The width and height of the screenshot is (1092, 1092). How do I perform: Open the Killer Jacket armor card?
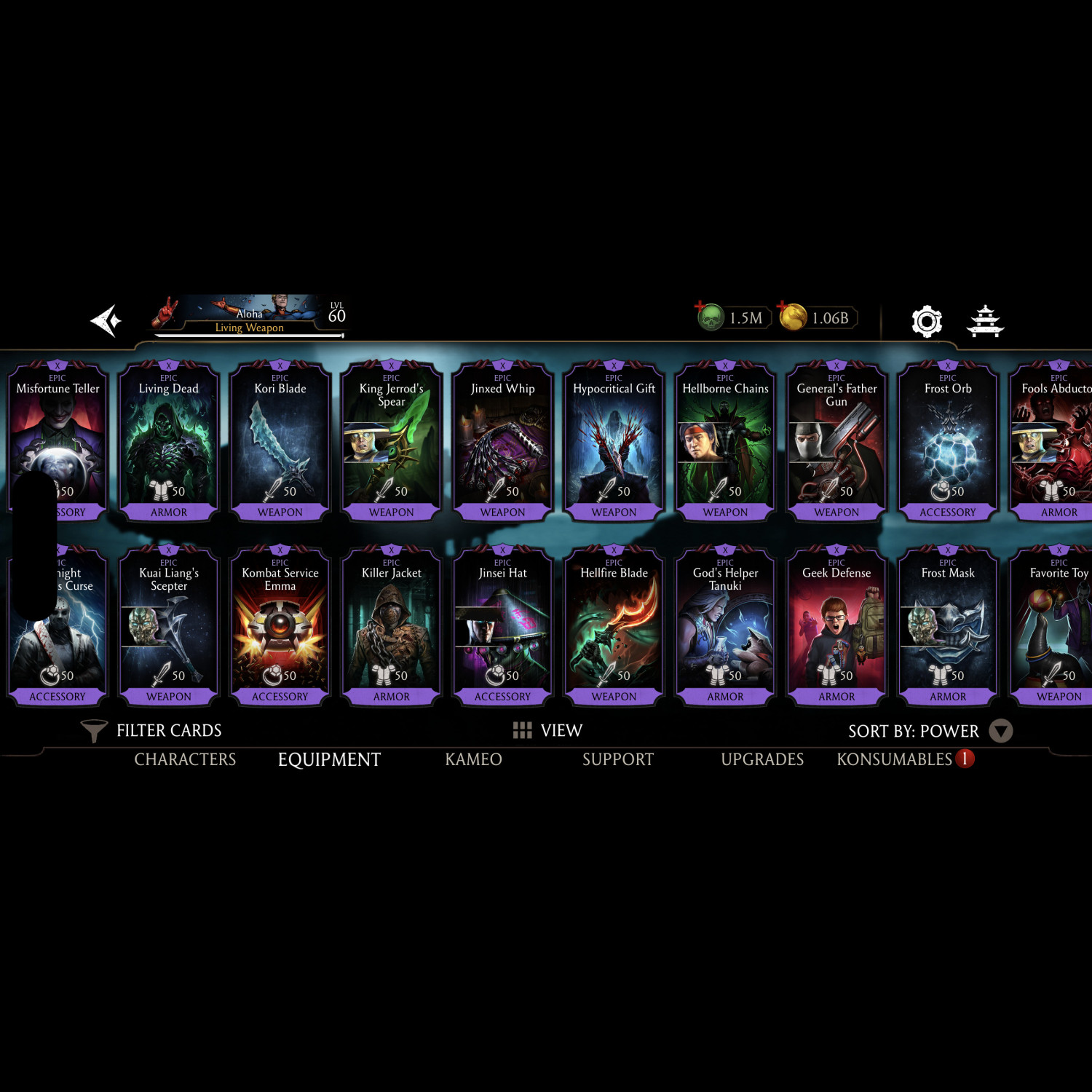coord(392,626)
